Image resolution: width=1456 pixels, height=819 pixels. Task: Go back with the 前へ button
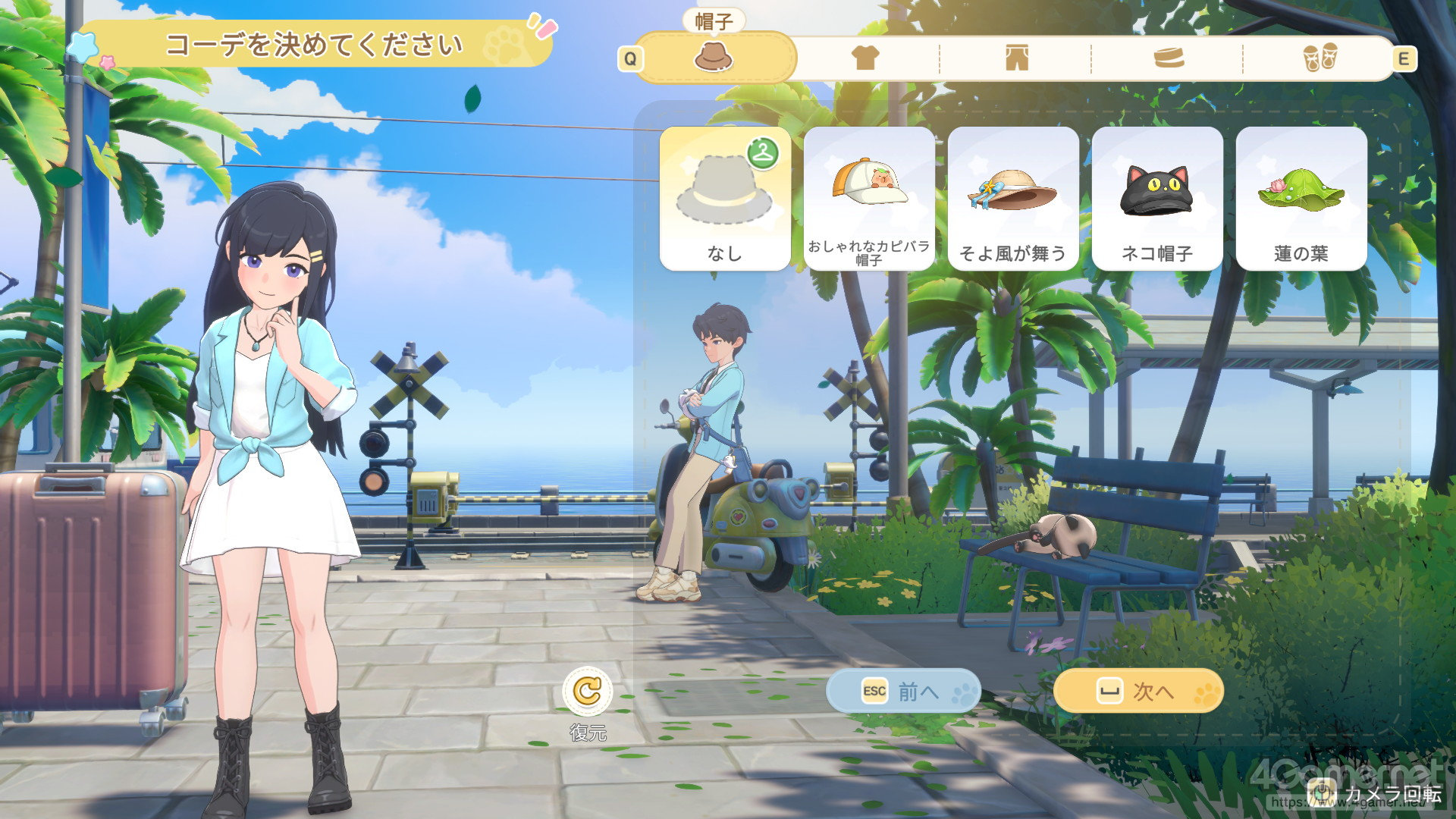pos(903,691)
